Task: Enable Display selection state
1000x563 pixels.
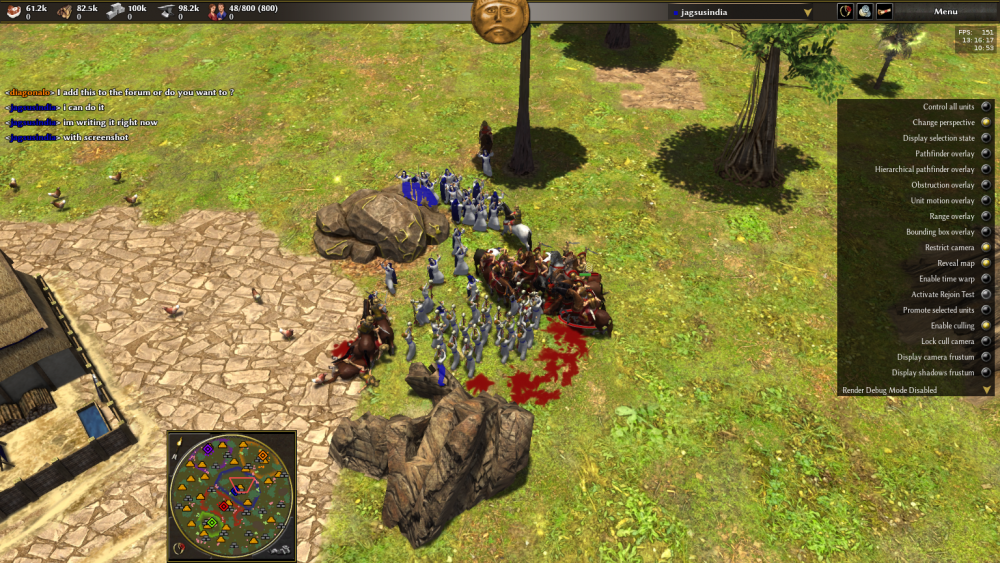Action: click(986, 138)
